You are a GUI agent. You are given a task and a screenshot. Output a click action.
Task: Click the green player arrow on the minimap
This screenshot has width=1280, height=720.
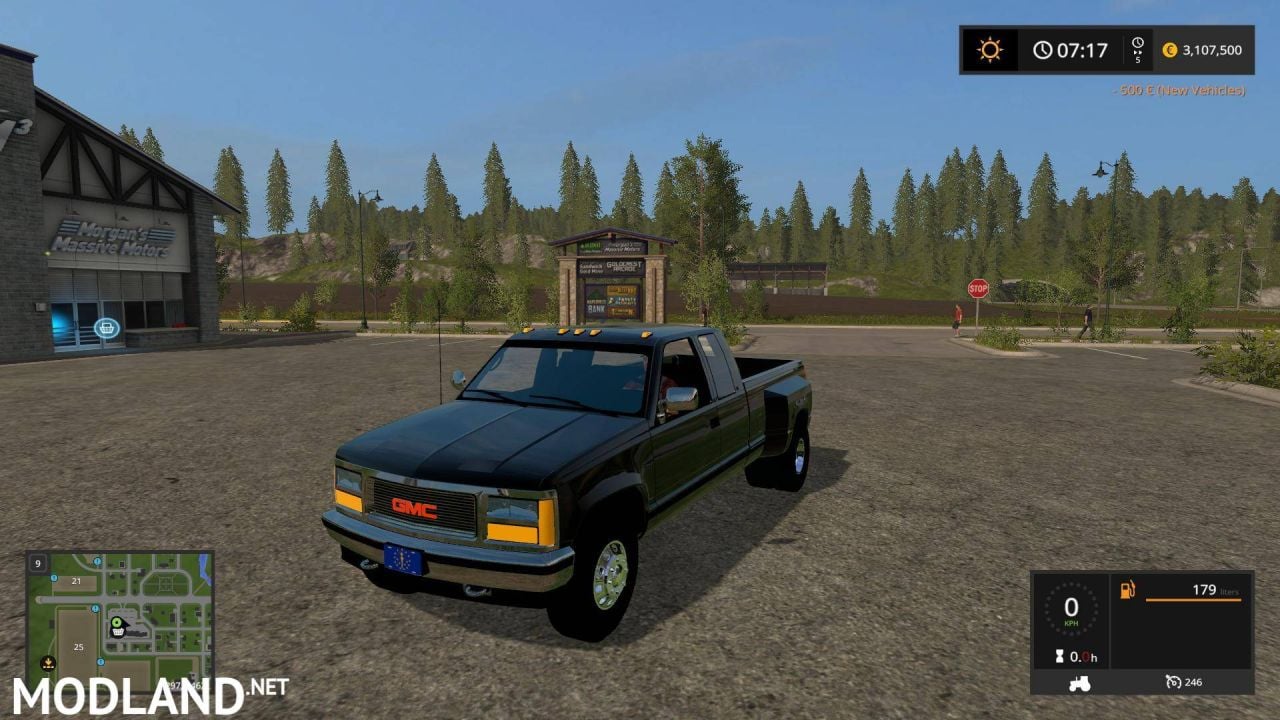[x=117, y=623]
